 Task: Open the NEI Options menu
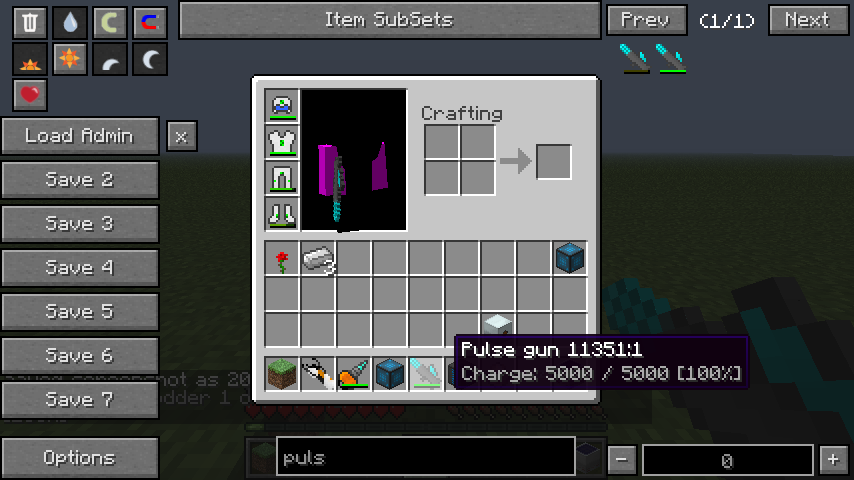tap(80, 458)
